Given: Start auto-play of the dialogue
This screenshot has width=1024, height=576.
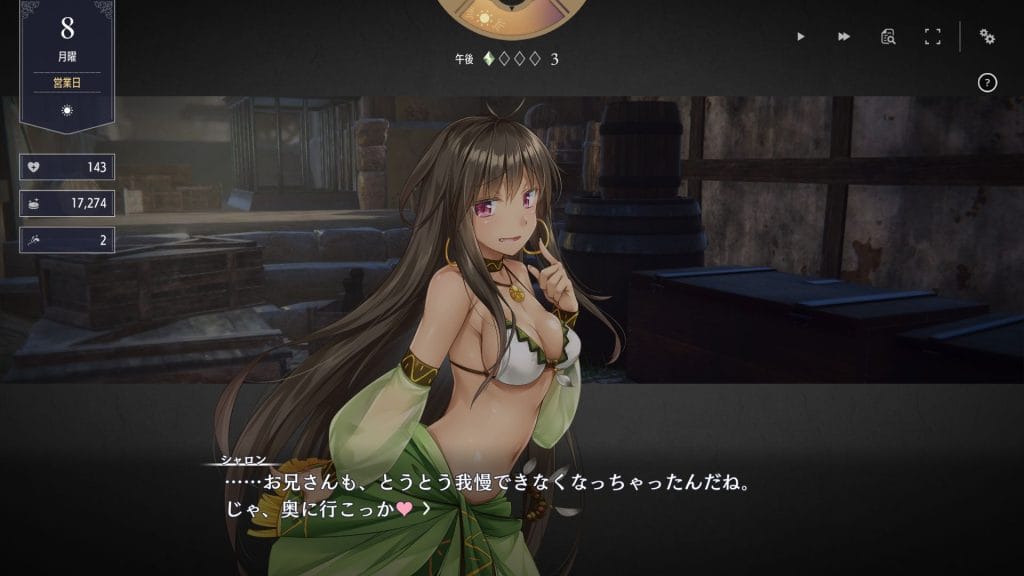Looking at the screenshot, I should click(801, 37).
